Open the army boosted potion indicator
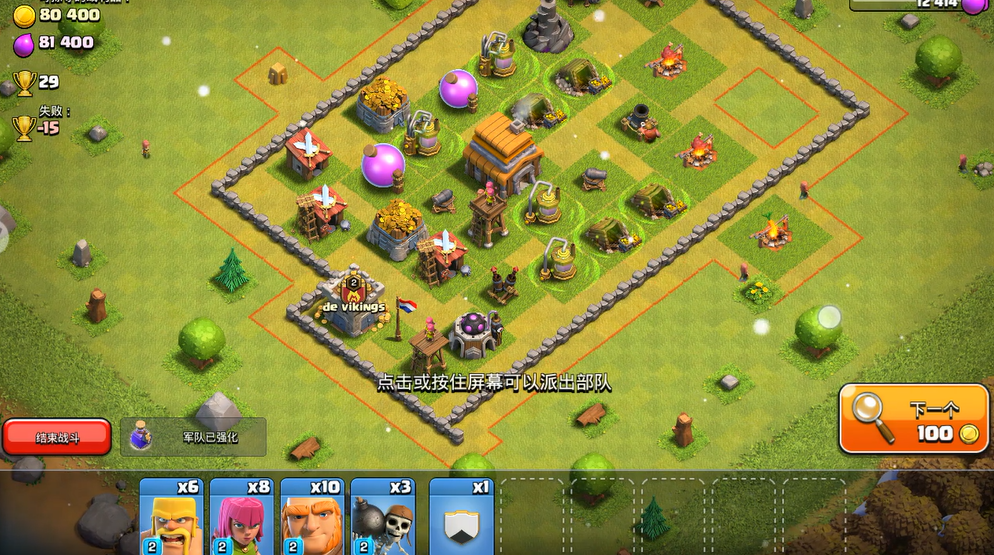The height and width of the screenshot is (555, 994). click(194, 437)
